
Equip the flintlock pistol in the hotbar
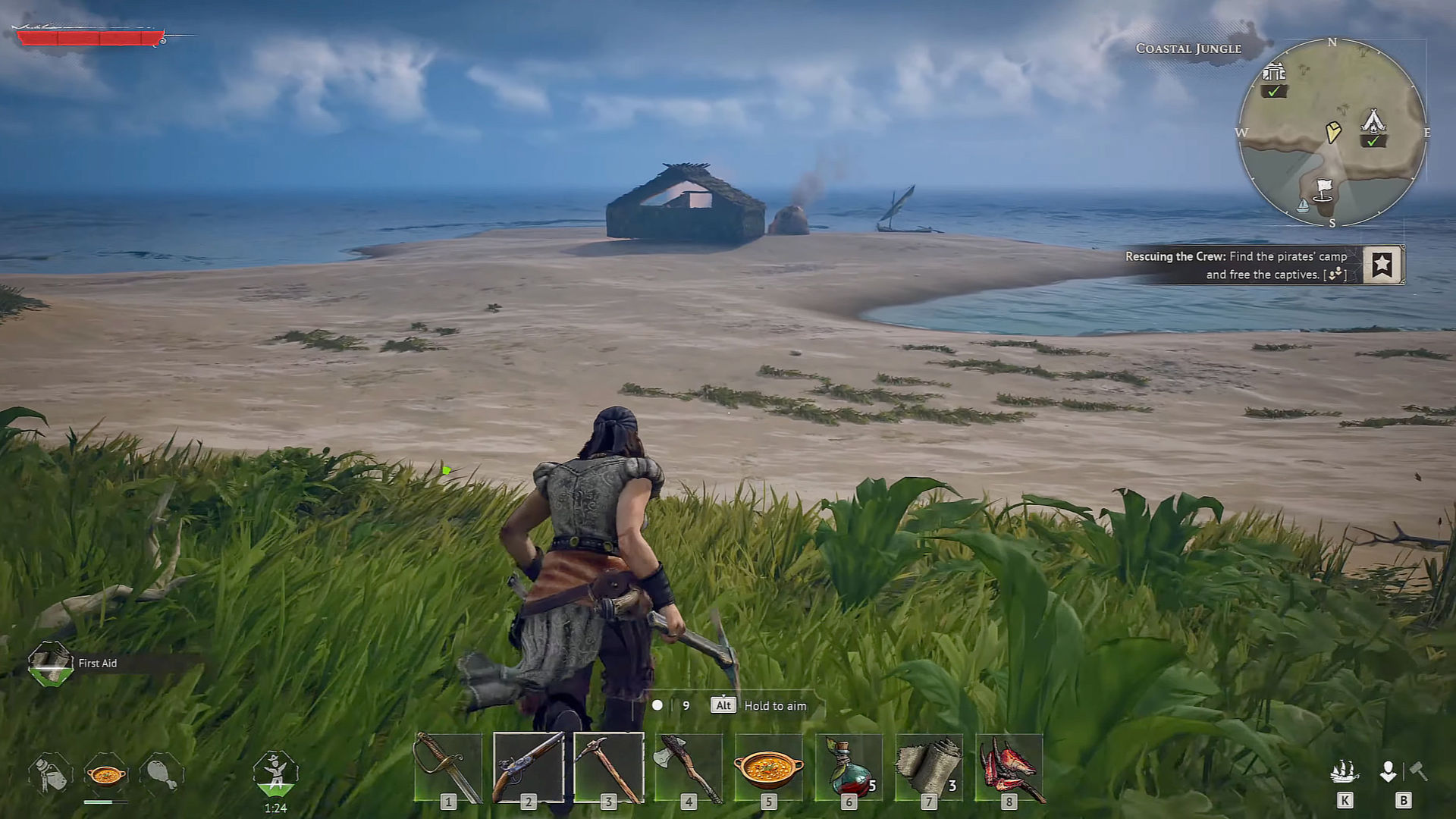click(529, 767)
